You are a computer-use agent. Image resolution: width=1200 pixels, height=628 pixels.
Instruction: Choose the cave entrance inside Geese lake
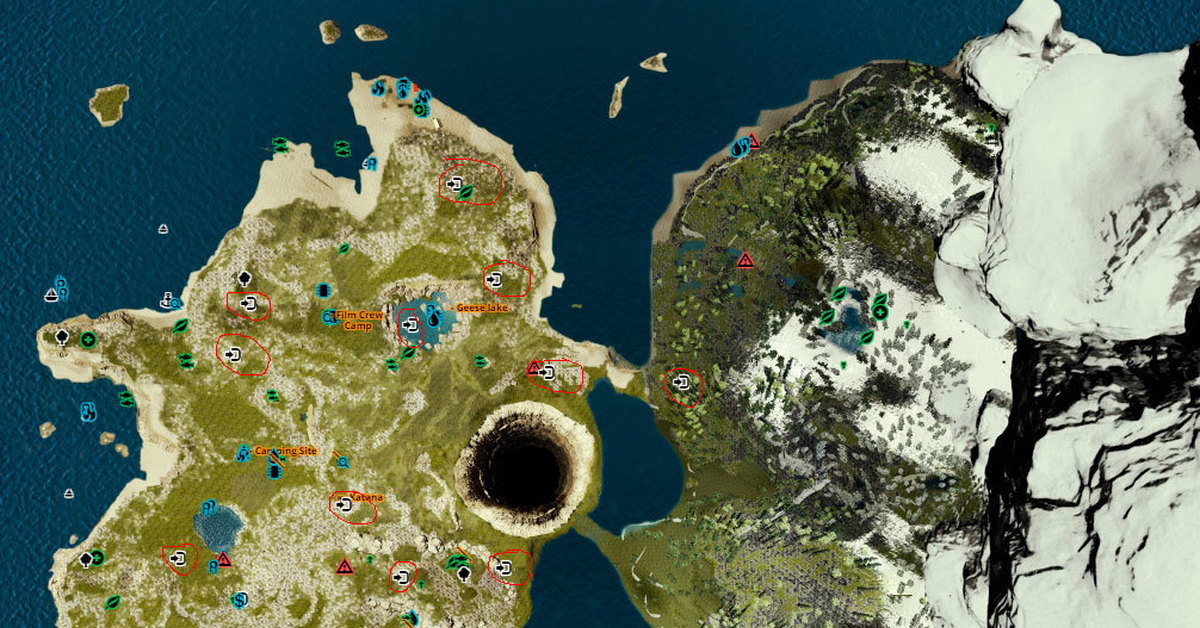410,324
